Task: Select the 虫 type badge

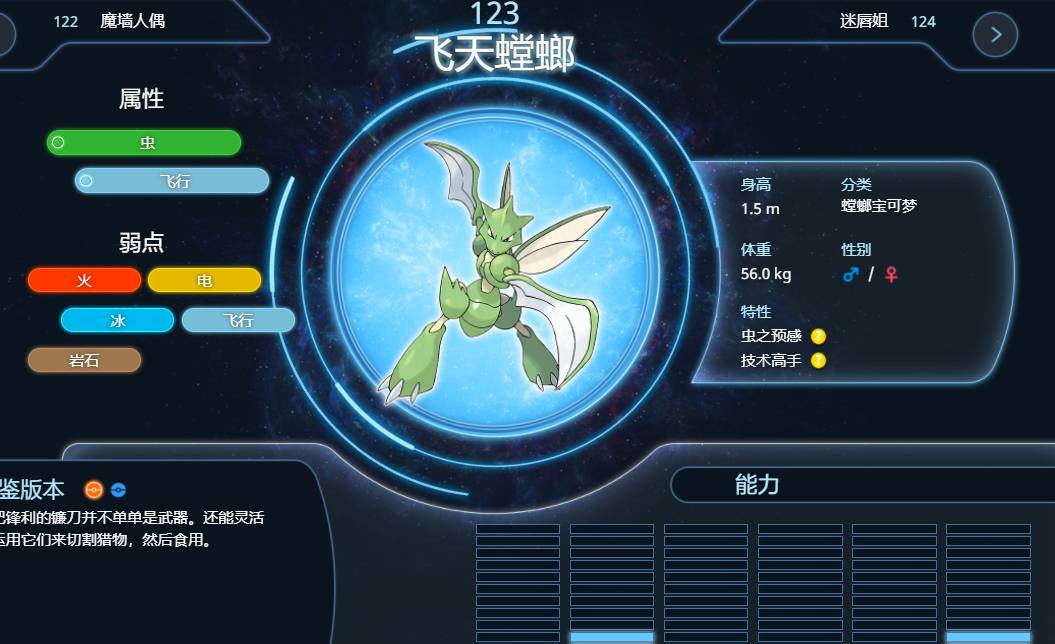Action: [144, 143]
